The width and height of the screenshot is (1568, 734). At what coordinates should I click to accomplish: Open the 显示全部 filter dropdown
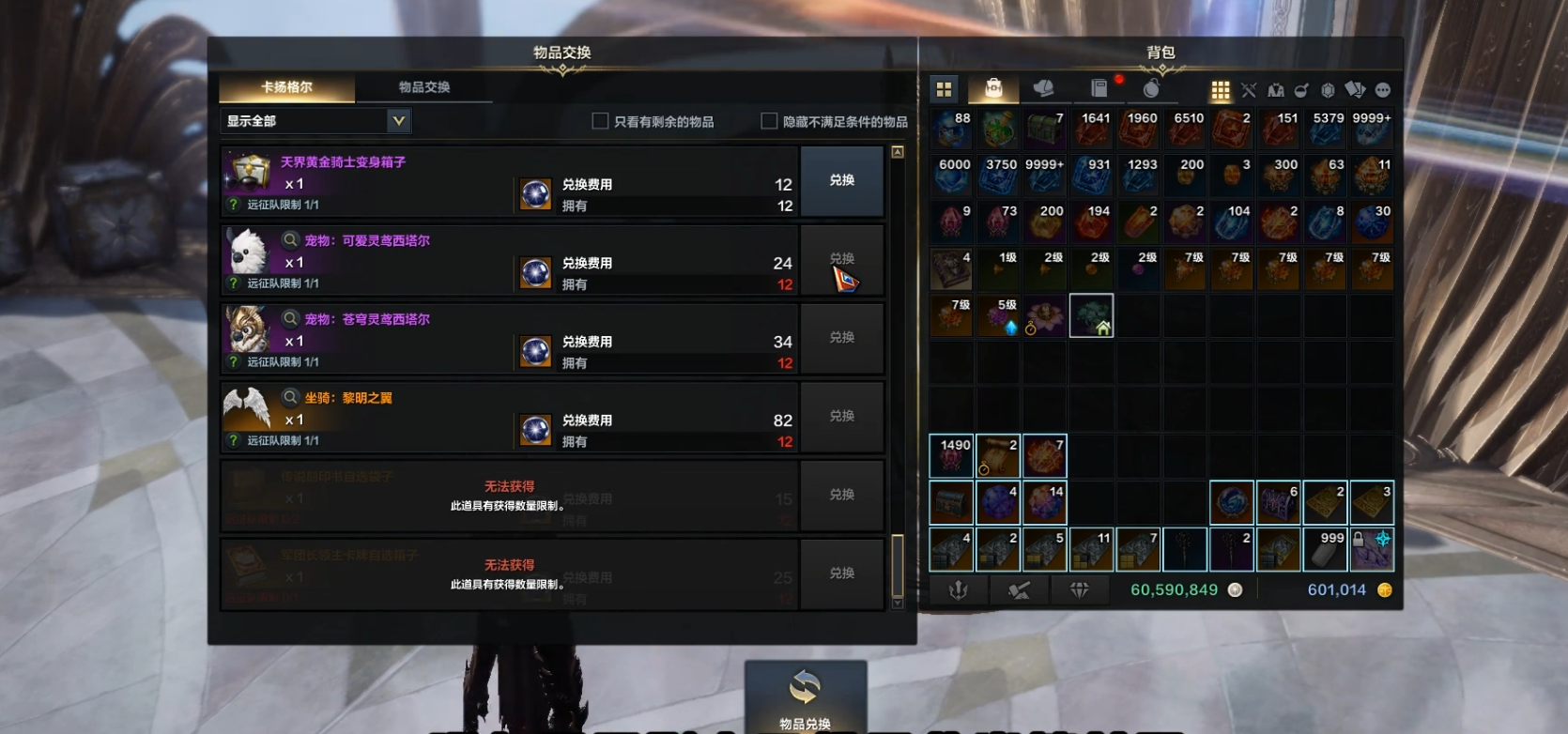pos(398,121)
